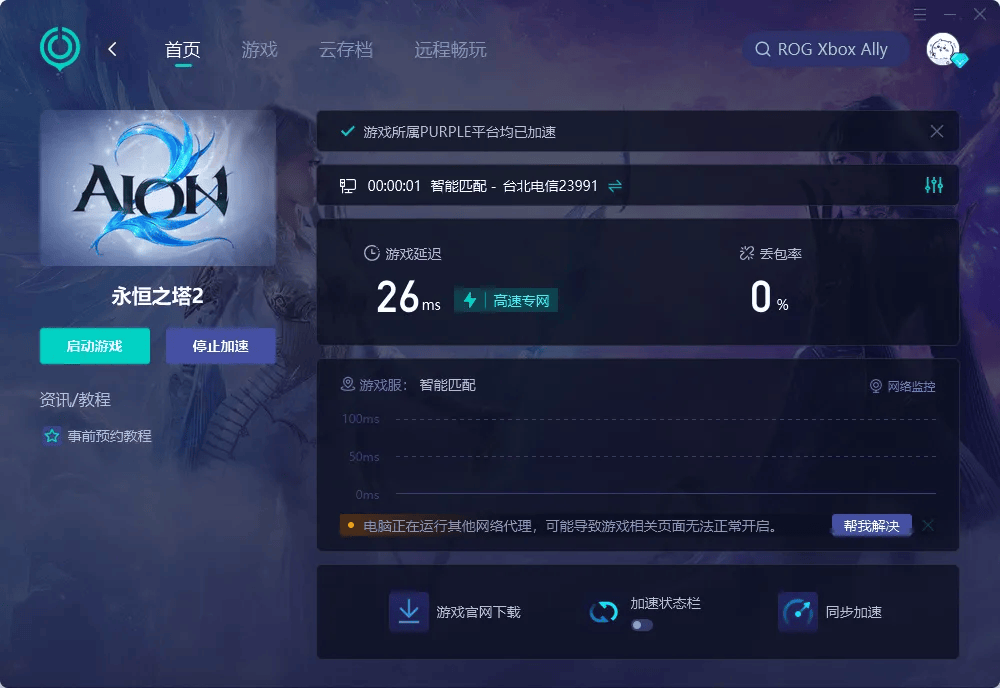
Task: Switch to the 云存档 tab
Action: coord(346,50)
